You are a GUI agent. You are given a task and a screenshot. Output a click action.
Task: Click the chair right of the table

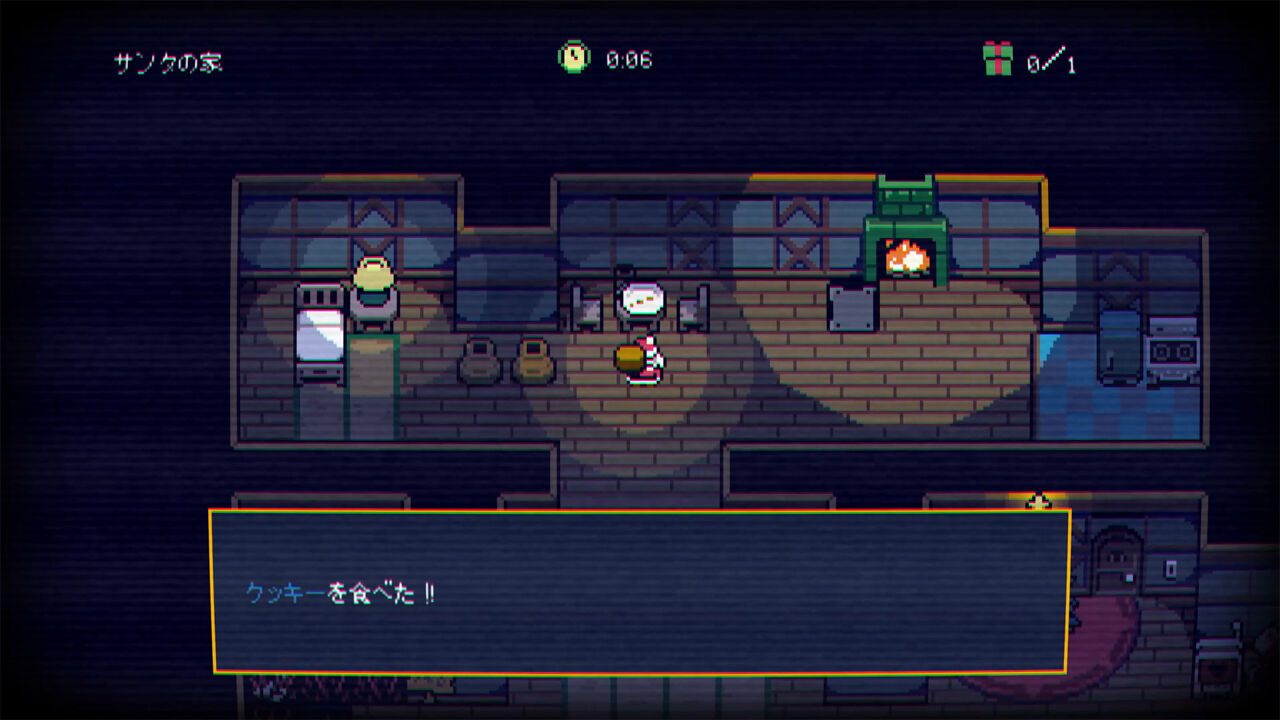(x=688, y=310)
